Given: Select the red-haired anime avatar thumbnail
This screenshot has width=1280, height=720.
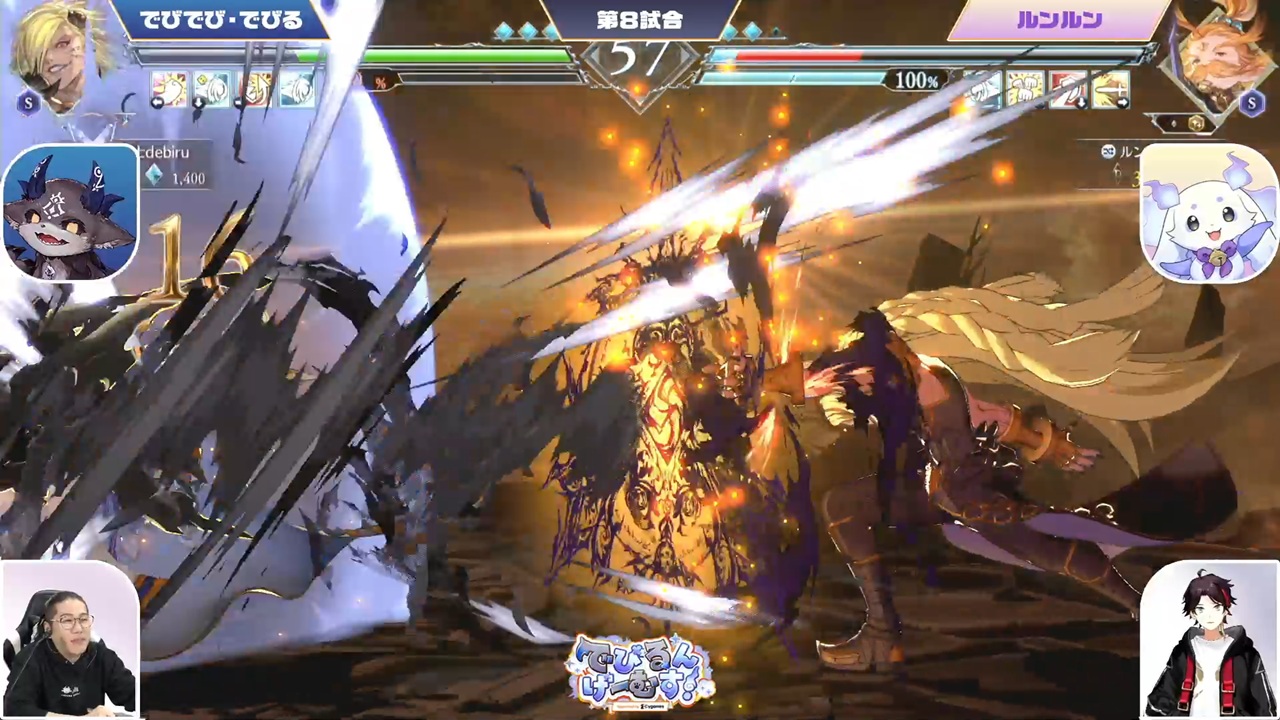Looking at the screenshot, I should click(1208, 640).
